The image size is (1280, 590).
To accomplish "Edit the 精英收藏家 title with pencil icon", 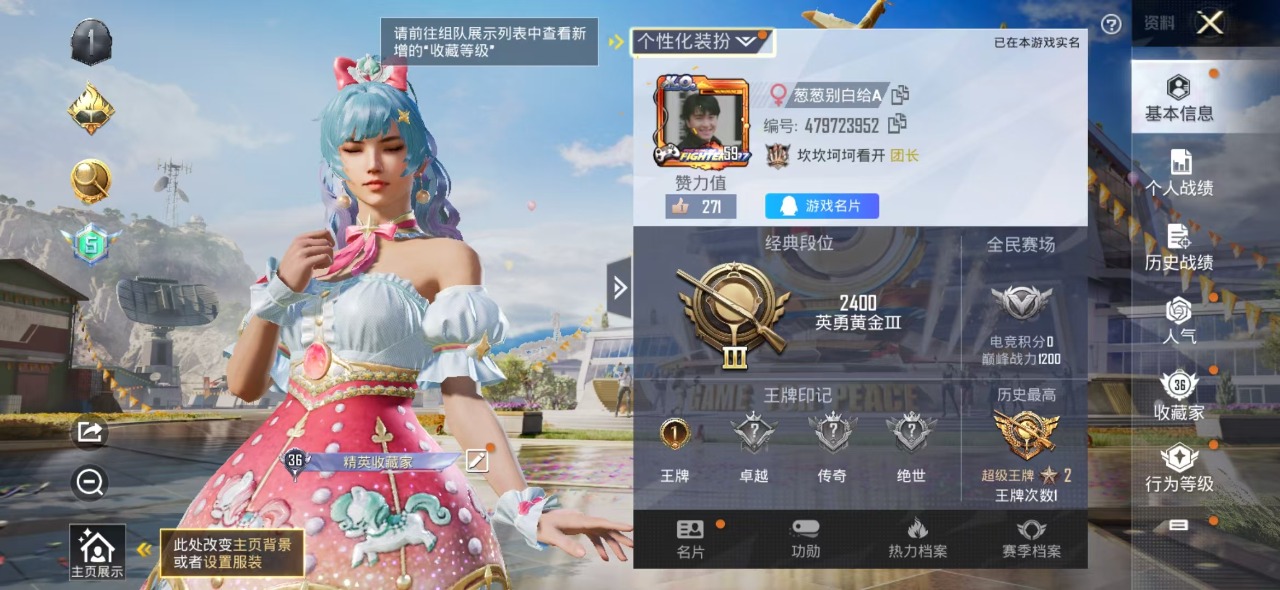I will pyautogui.click(x=477, y=460).
